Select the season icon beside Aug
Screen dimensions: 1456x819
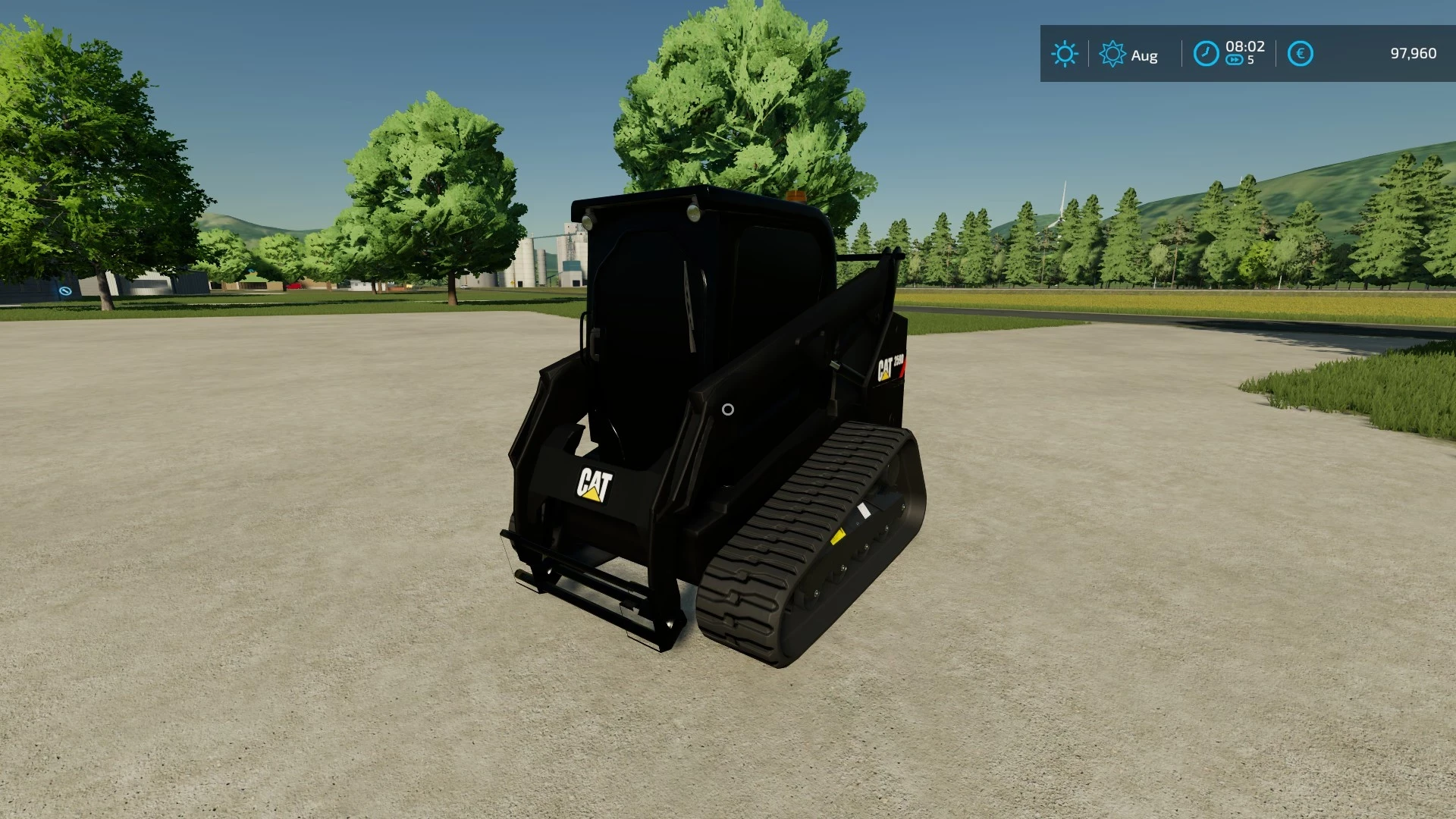[1112, 53]
